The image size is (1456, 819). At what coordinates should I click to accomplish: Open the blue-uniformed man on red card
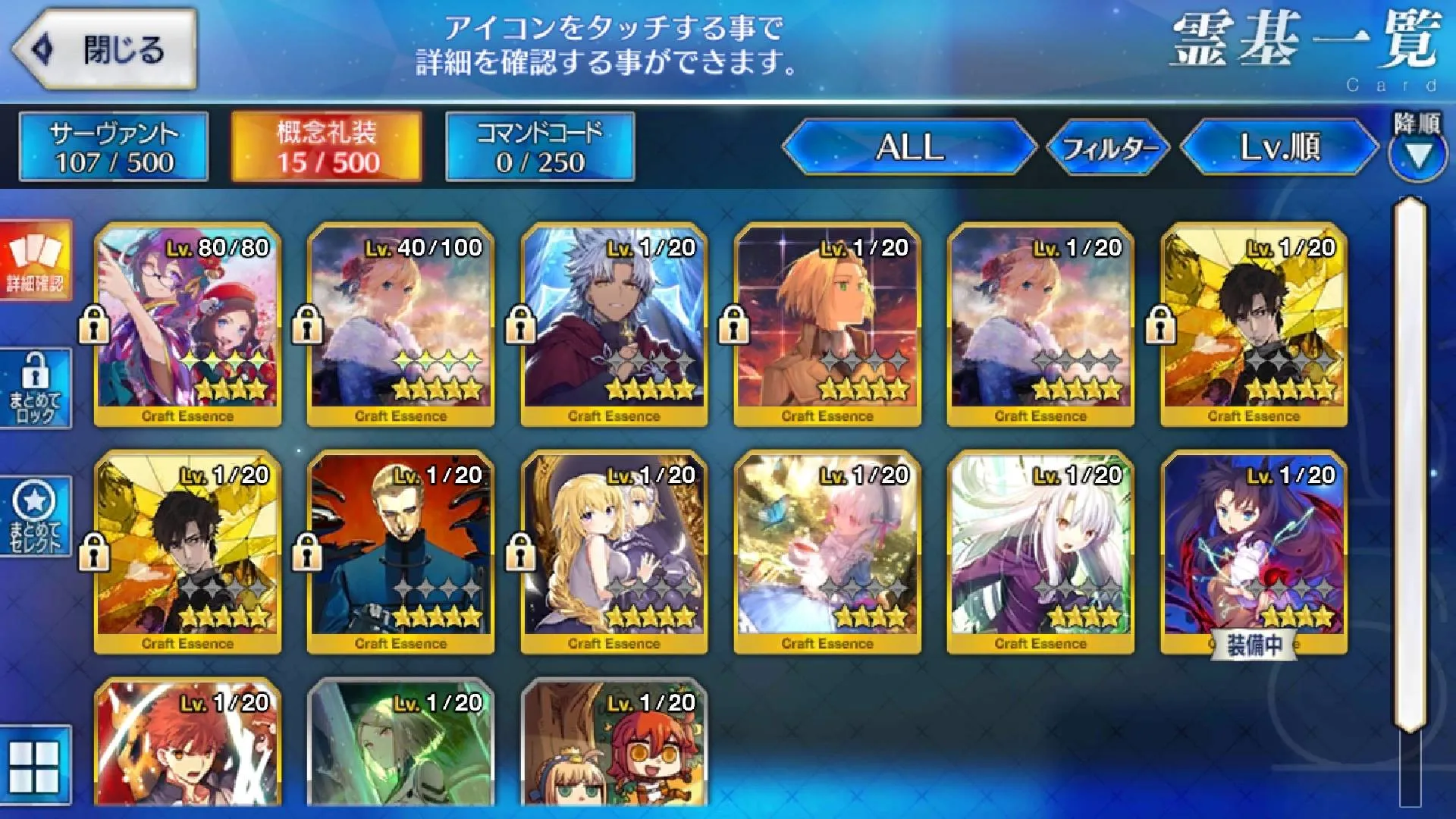tap(400, 552)
